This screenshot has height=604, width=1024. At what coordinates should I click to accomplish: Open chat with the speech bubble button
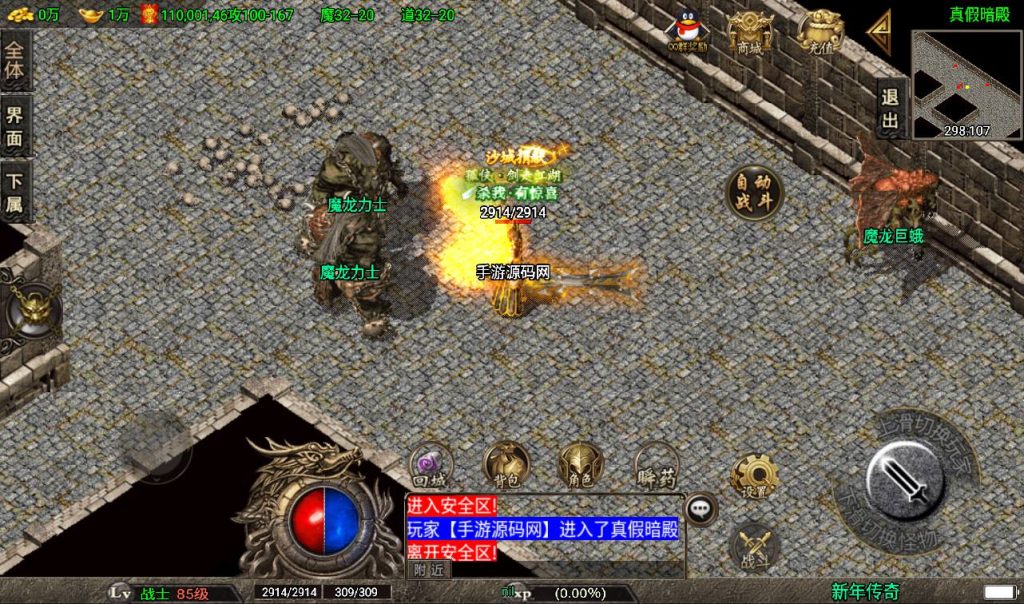click(x=702, y=507)
